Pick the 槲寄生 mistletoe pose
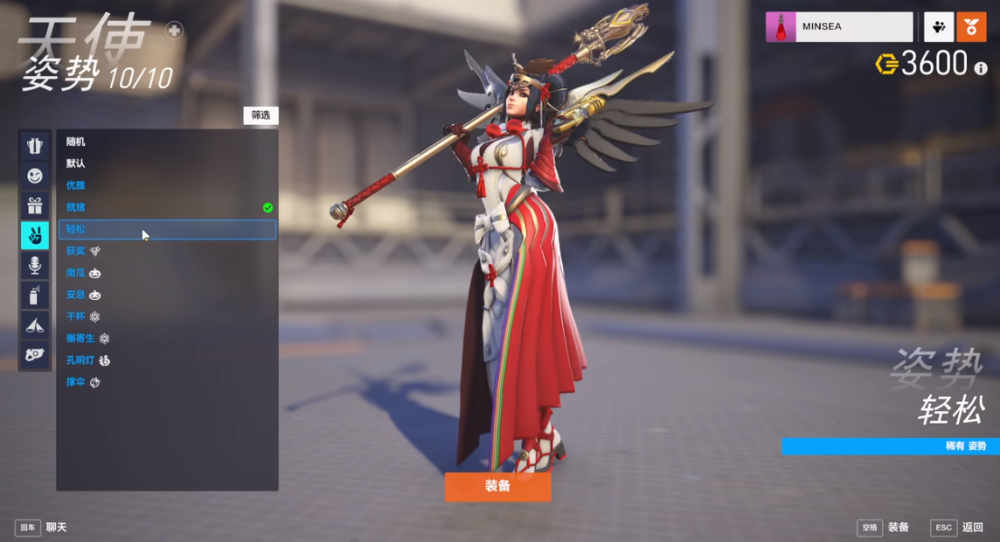Screen dimensions: 1000x542 pyautogui.click(x=80, y=338)
